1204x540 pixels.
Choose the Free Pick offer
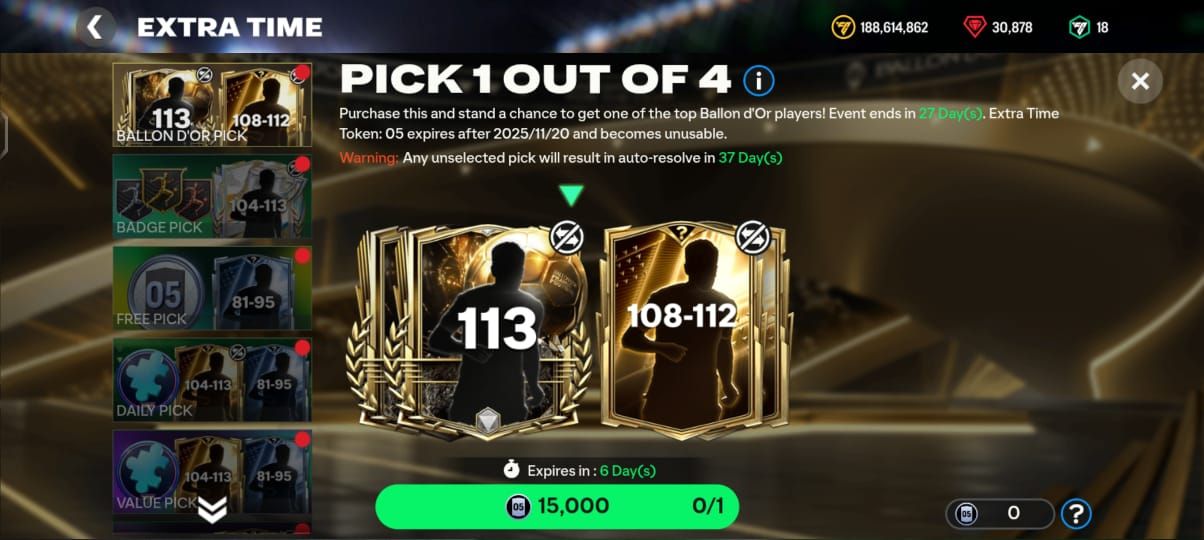(x=212, y=288)
